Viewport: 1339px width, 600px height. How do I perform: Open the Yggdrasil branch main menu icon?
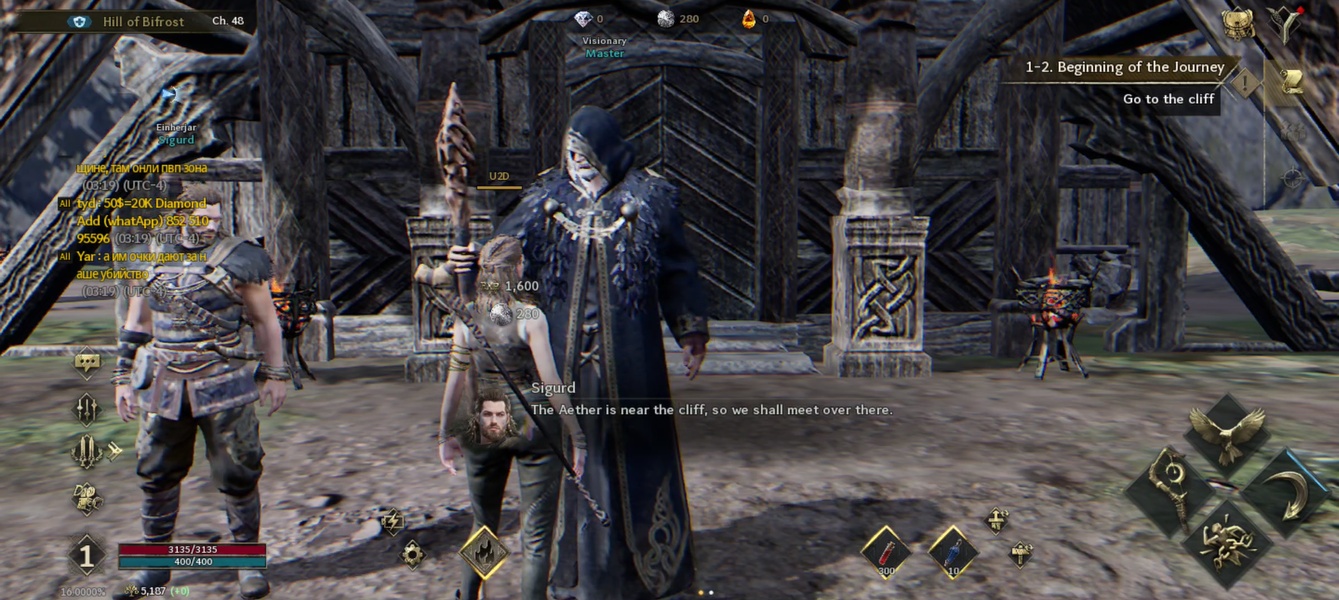[1282, 23]
